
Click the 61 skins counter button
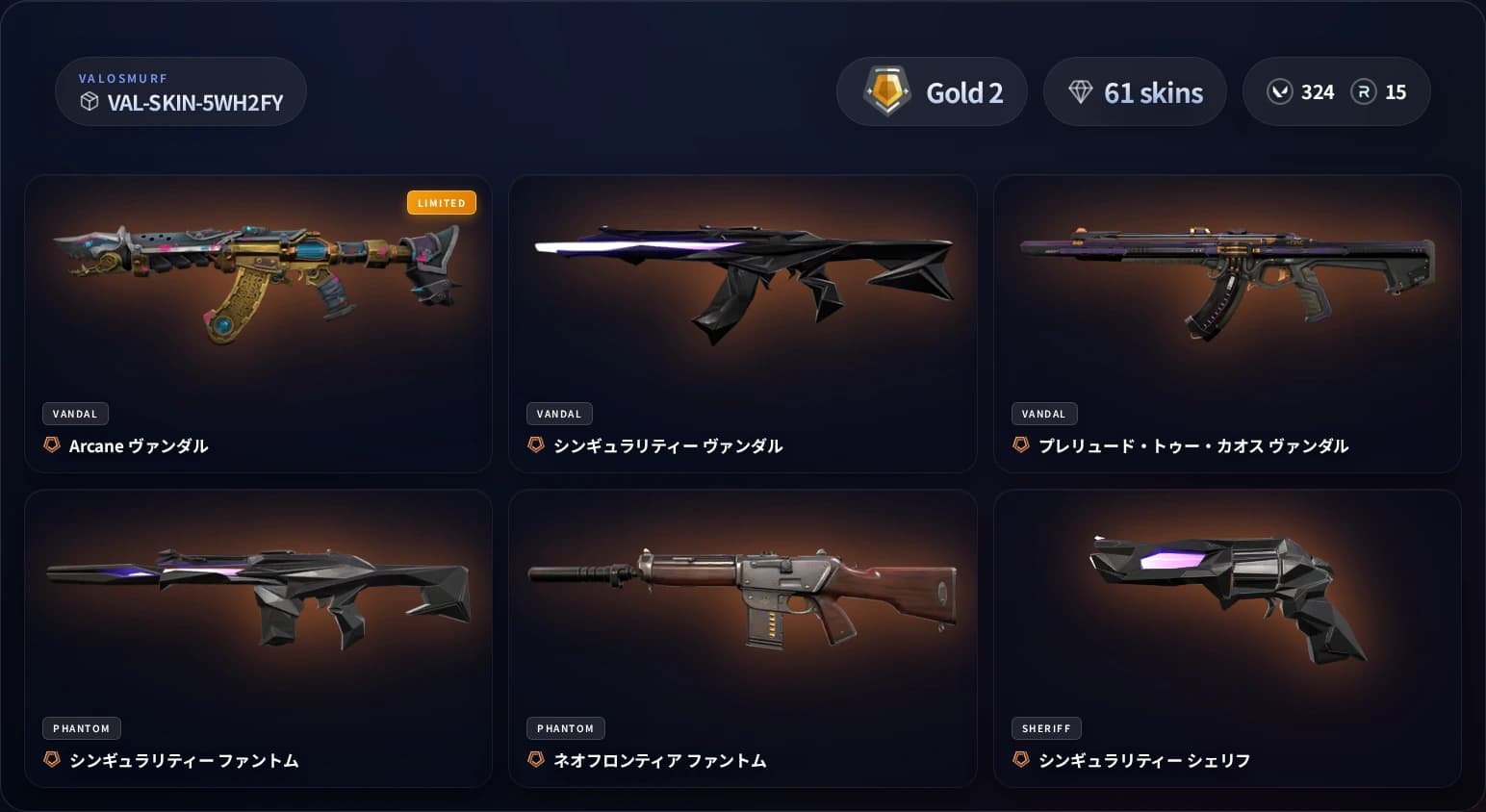click(x=1136, y=91)
